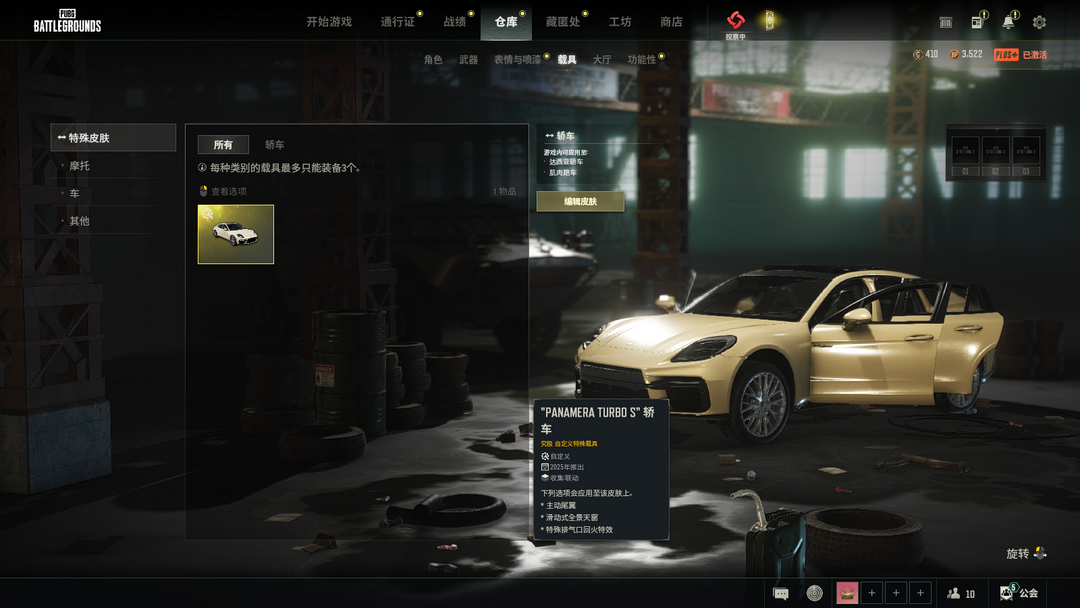Show the 所有 all filter tab
The image size is (1080, 608).
coord(223,145)
